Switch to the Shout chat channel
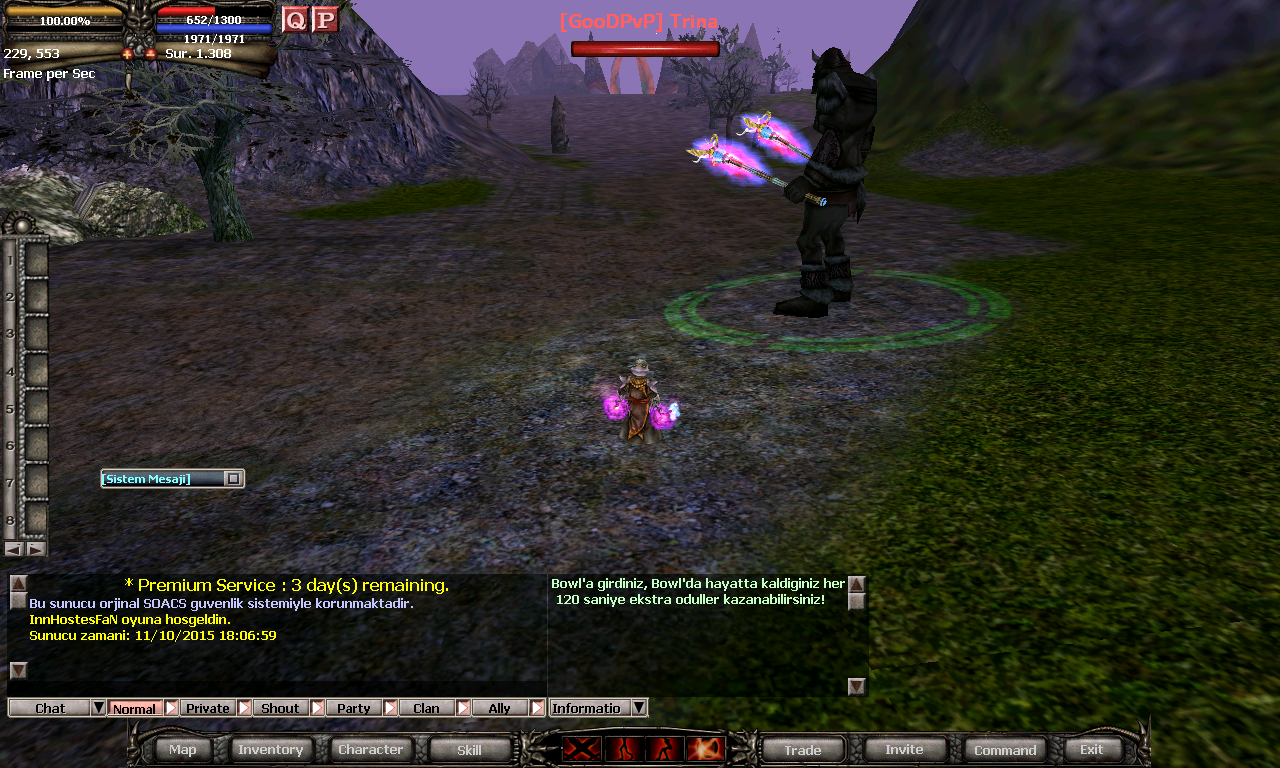This screenshot has width=1280, height=768. click(x=280, y=708)
